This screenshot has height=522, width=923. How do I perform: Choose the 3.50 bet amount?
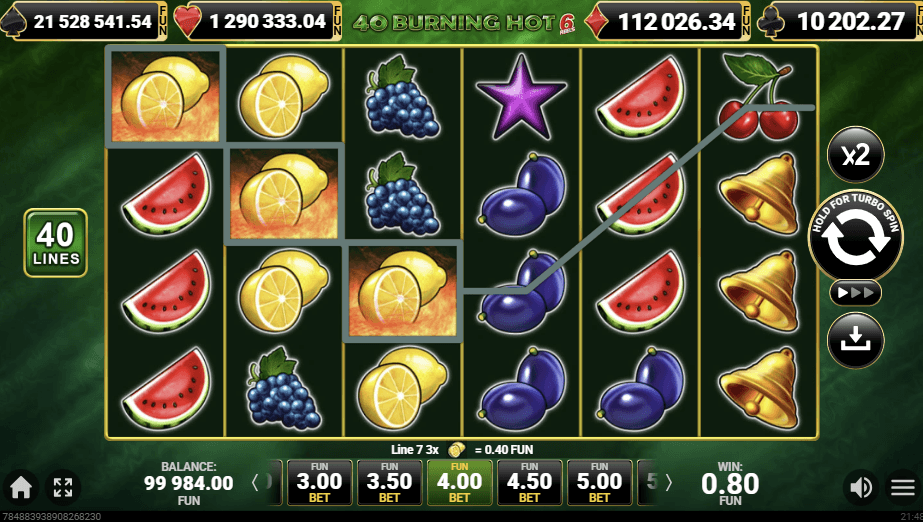[389, 483]
